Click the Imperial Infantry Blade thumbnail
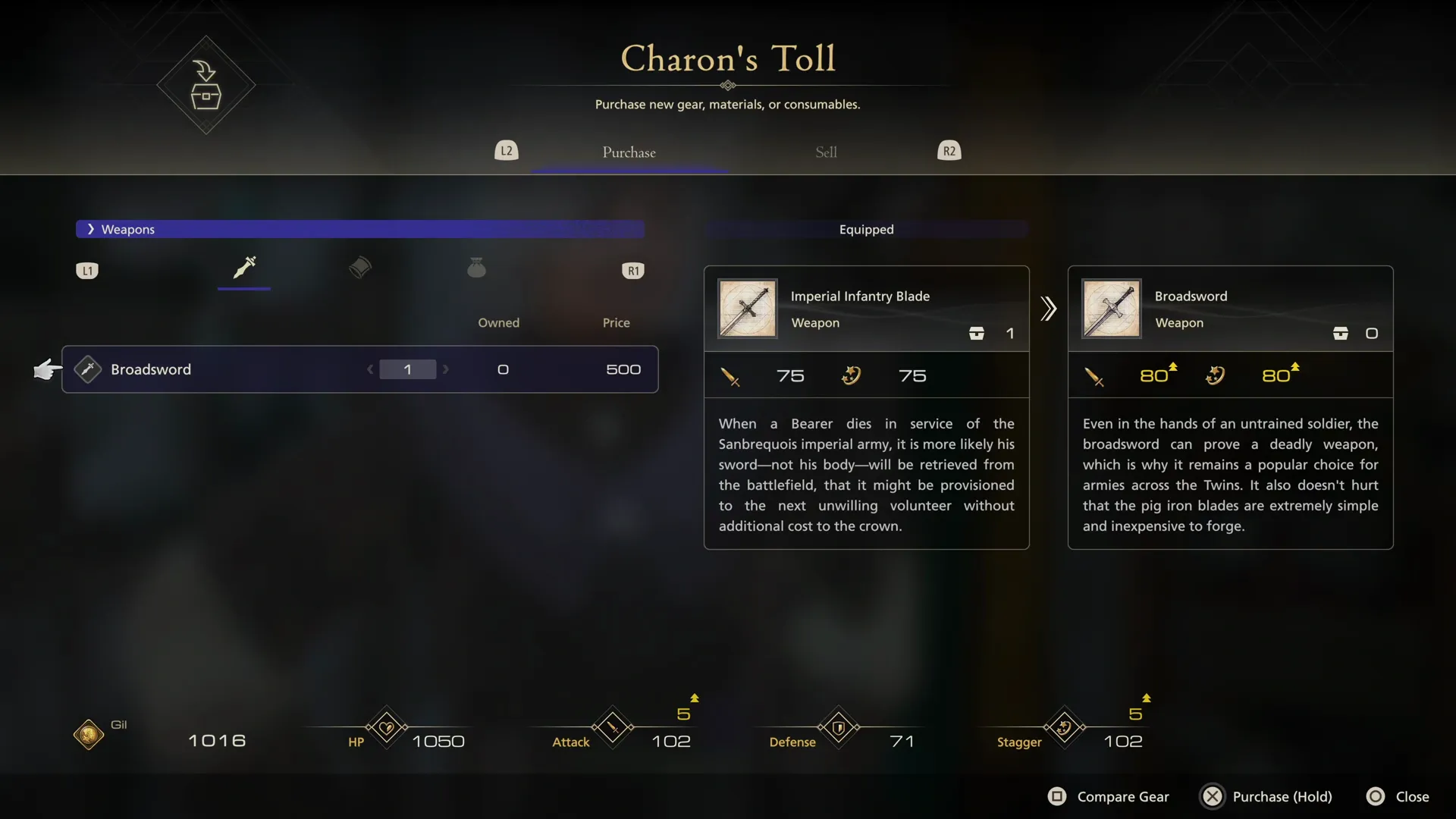 pos(747,309)
